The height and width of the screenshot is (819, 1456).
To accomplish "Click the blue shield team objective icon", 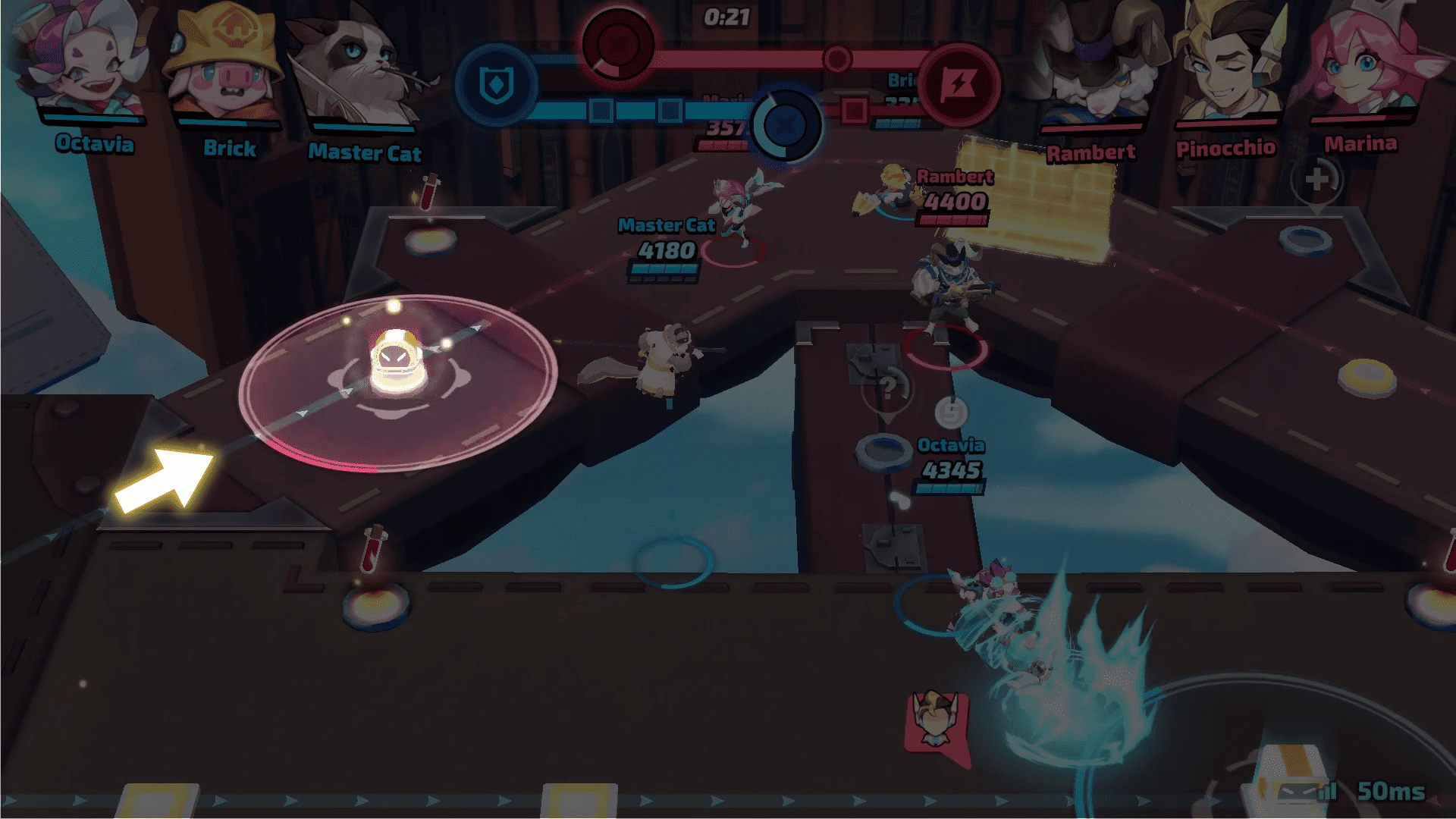I will pos(497,85).
